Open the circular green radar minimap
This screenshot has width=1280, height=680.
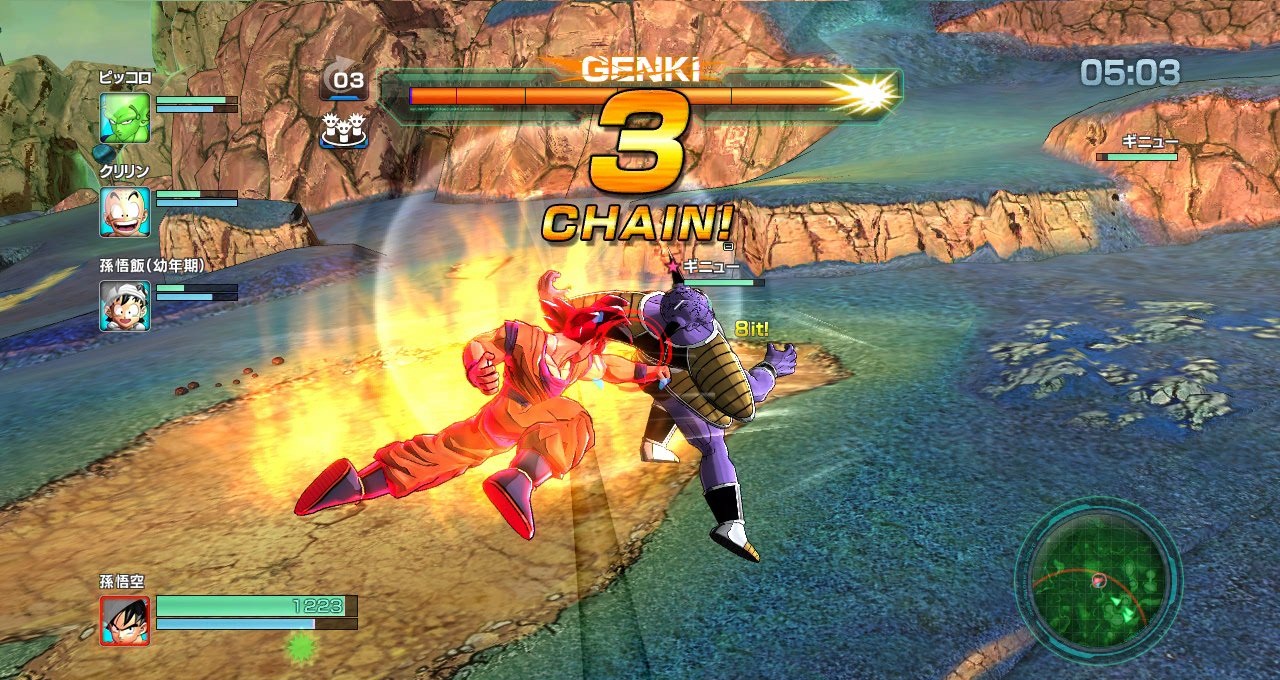(x=1098, y=582)
